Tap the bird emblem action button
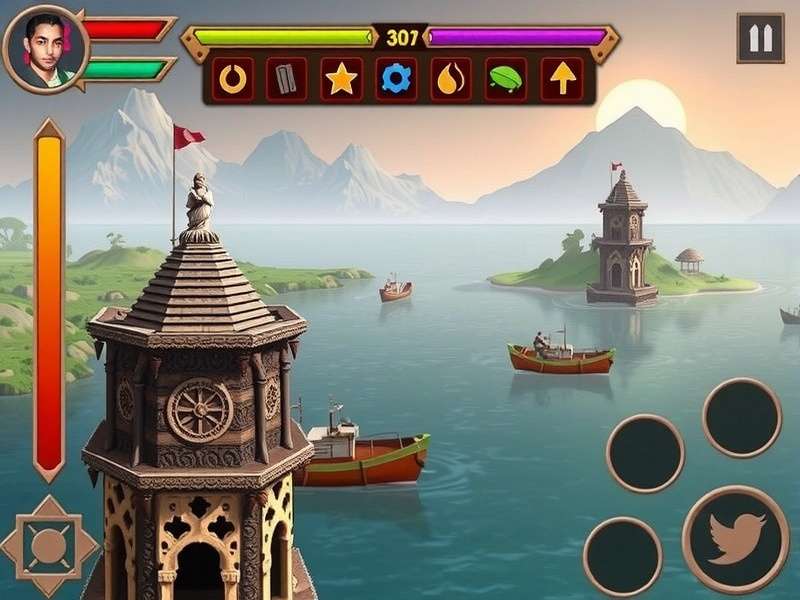The height and width of the screenshot is (600, 800). coord(735,539)
